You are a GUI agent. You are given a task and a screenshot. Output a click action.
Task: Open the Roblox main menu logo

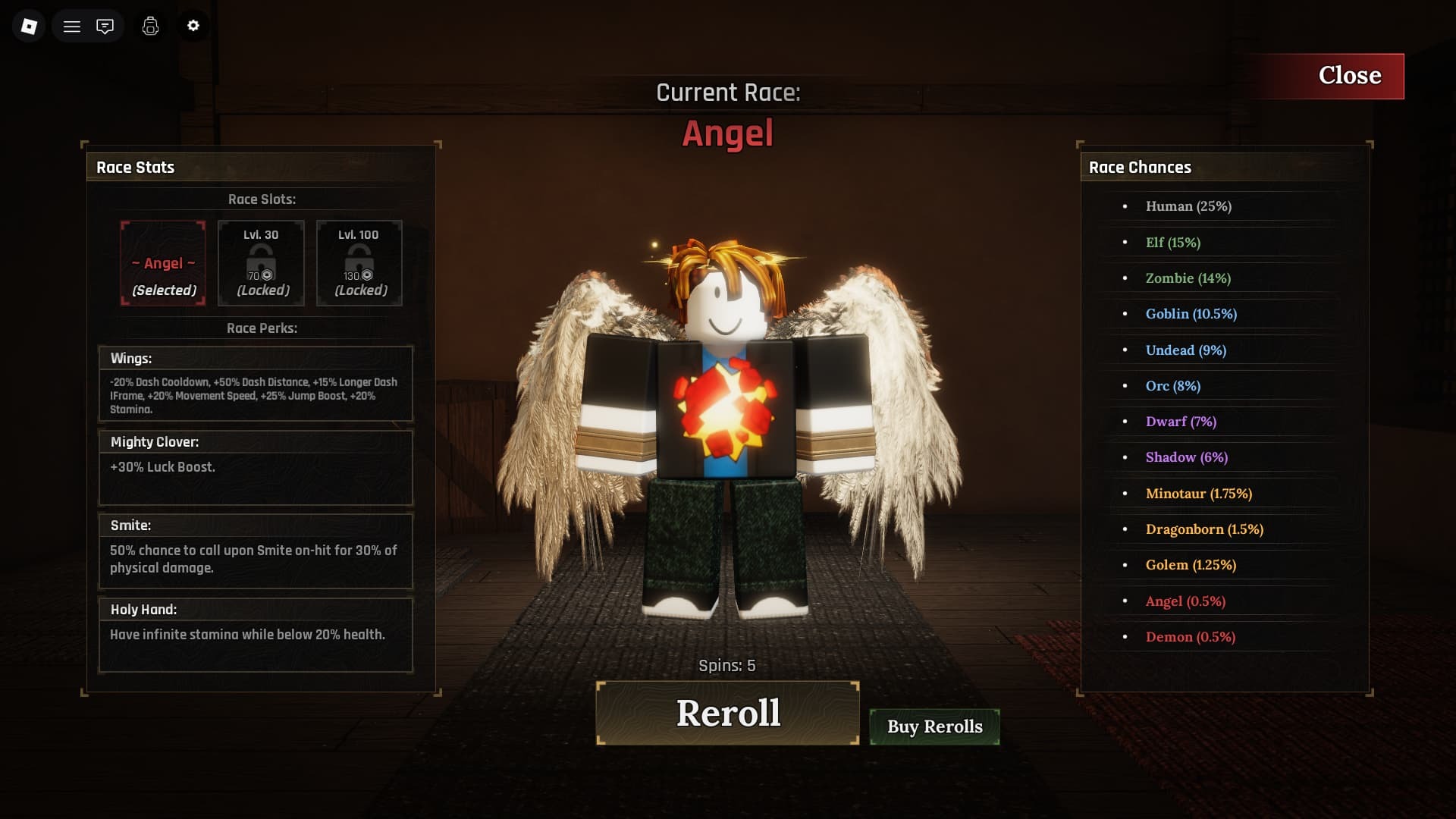click(28, 25)
